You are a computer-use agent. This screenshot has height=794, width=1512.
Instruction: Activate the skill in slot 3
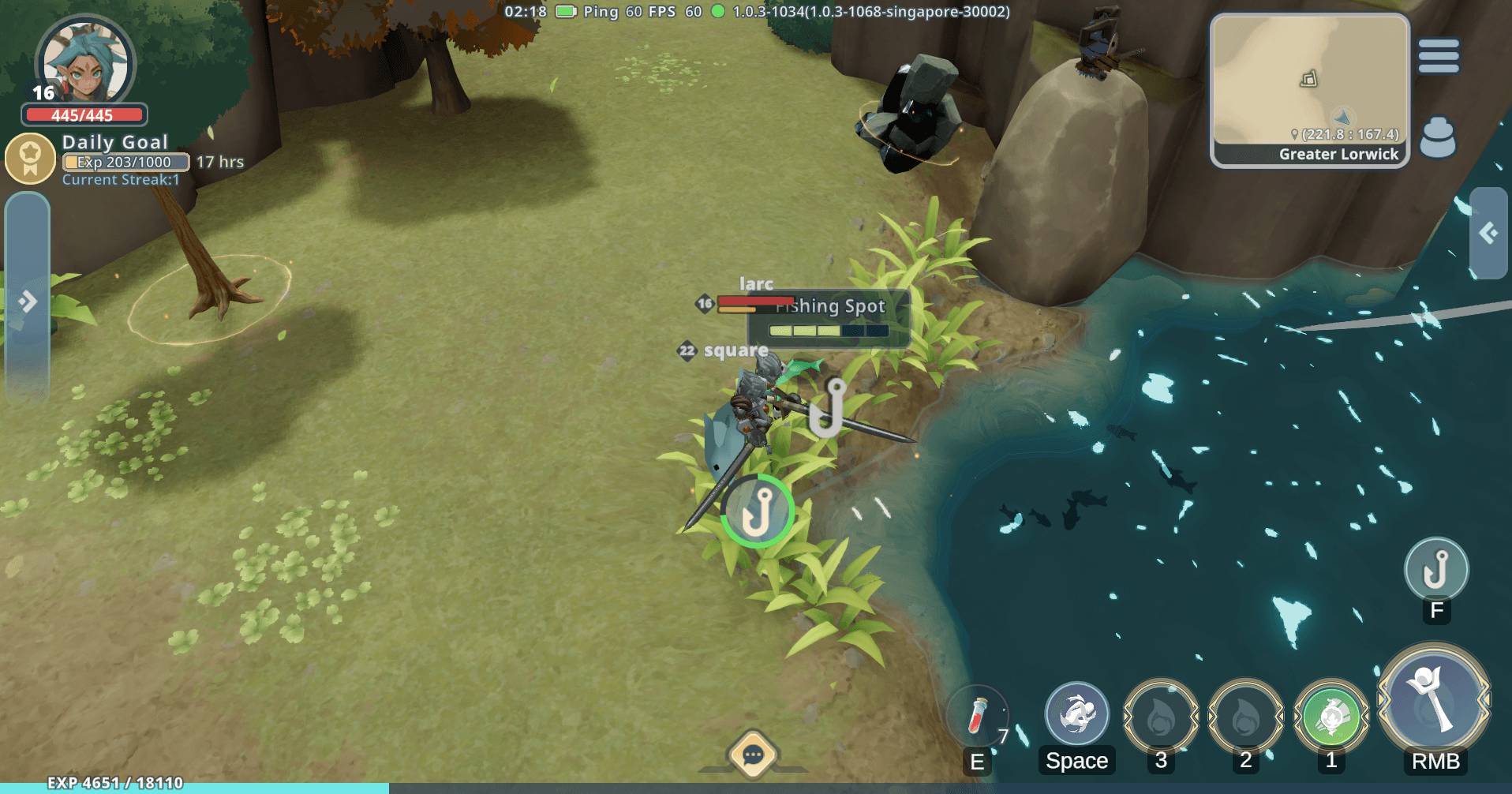[1160, 717]
